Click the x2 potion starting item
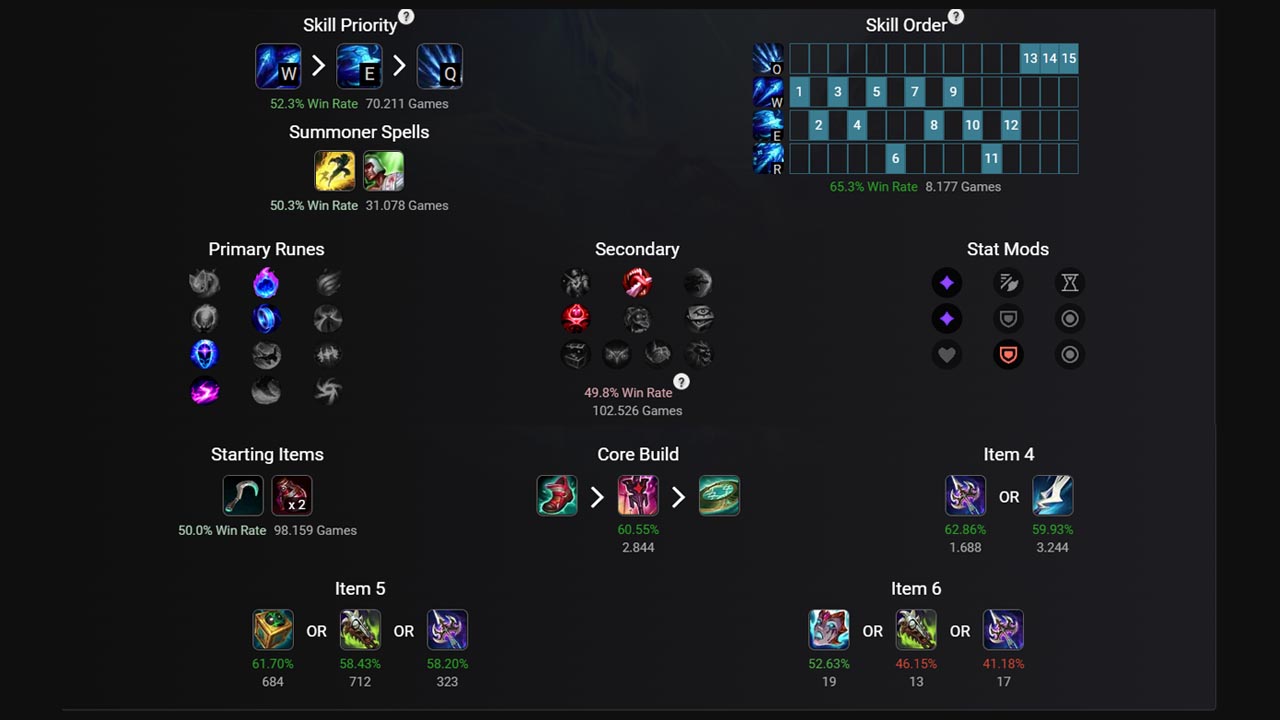1280x720 pixels. click(291, 494)
